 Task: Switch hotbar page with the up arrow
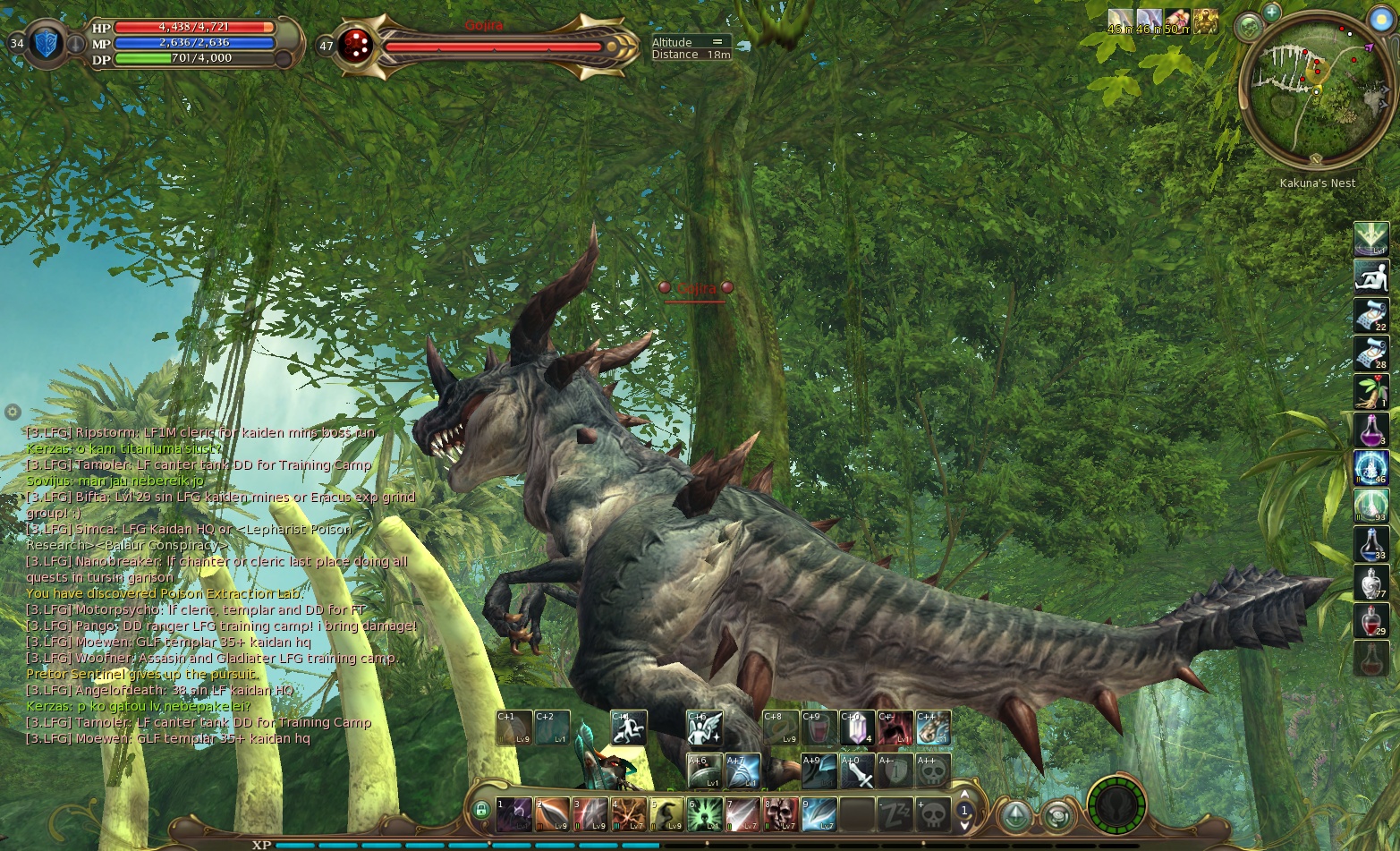coord(964,795)
